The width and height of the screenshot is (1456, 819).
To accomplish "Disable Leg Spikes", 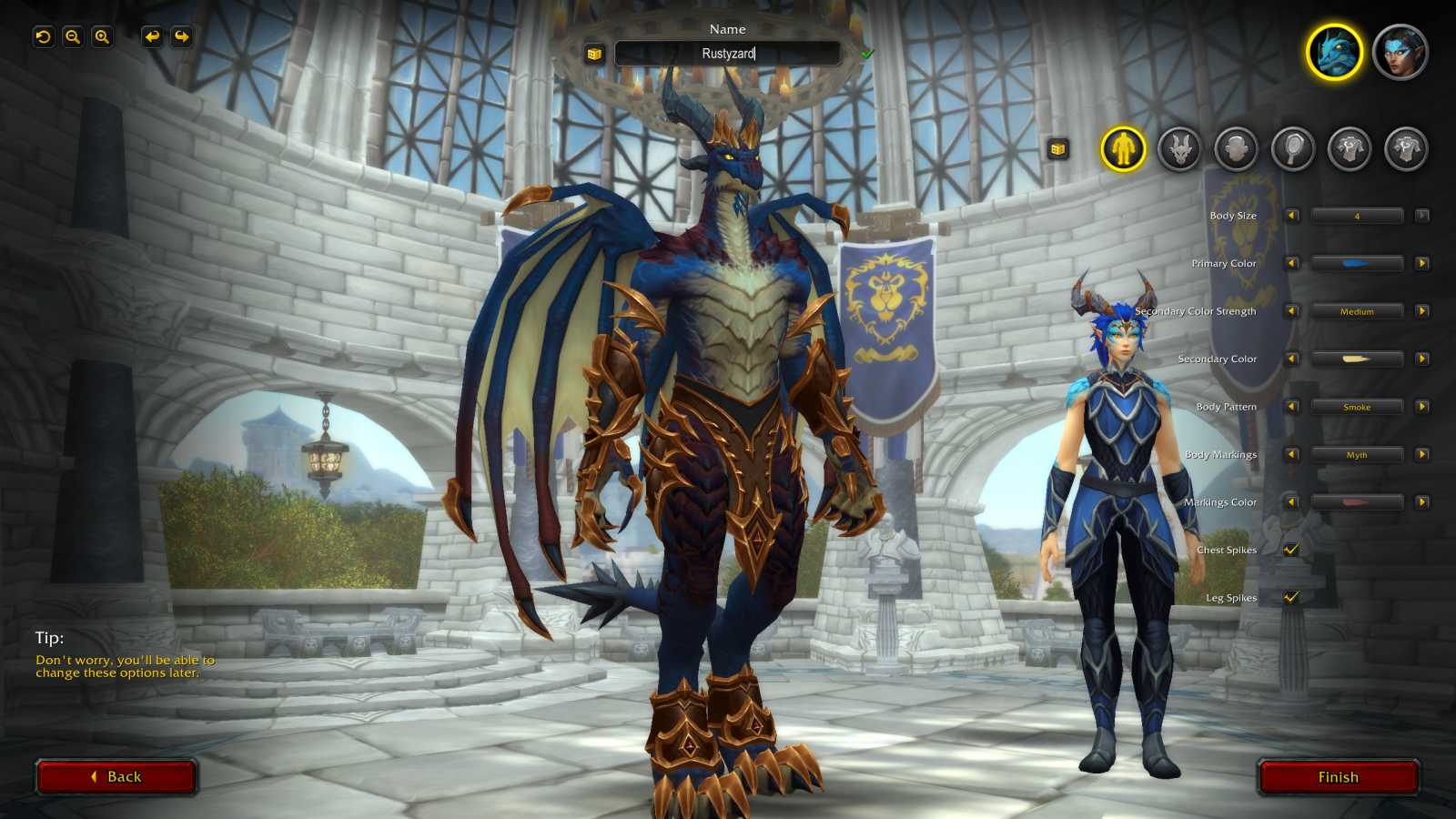I will 1289,598.
